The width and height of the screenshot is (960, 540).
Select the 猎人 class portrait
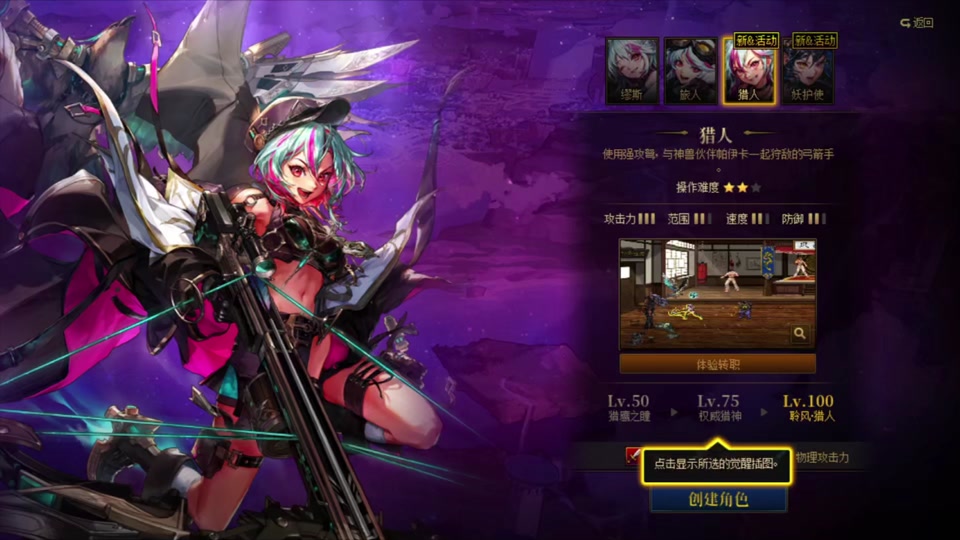[x=749, y=71]
